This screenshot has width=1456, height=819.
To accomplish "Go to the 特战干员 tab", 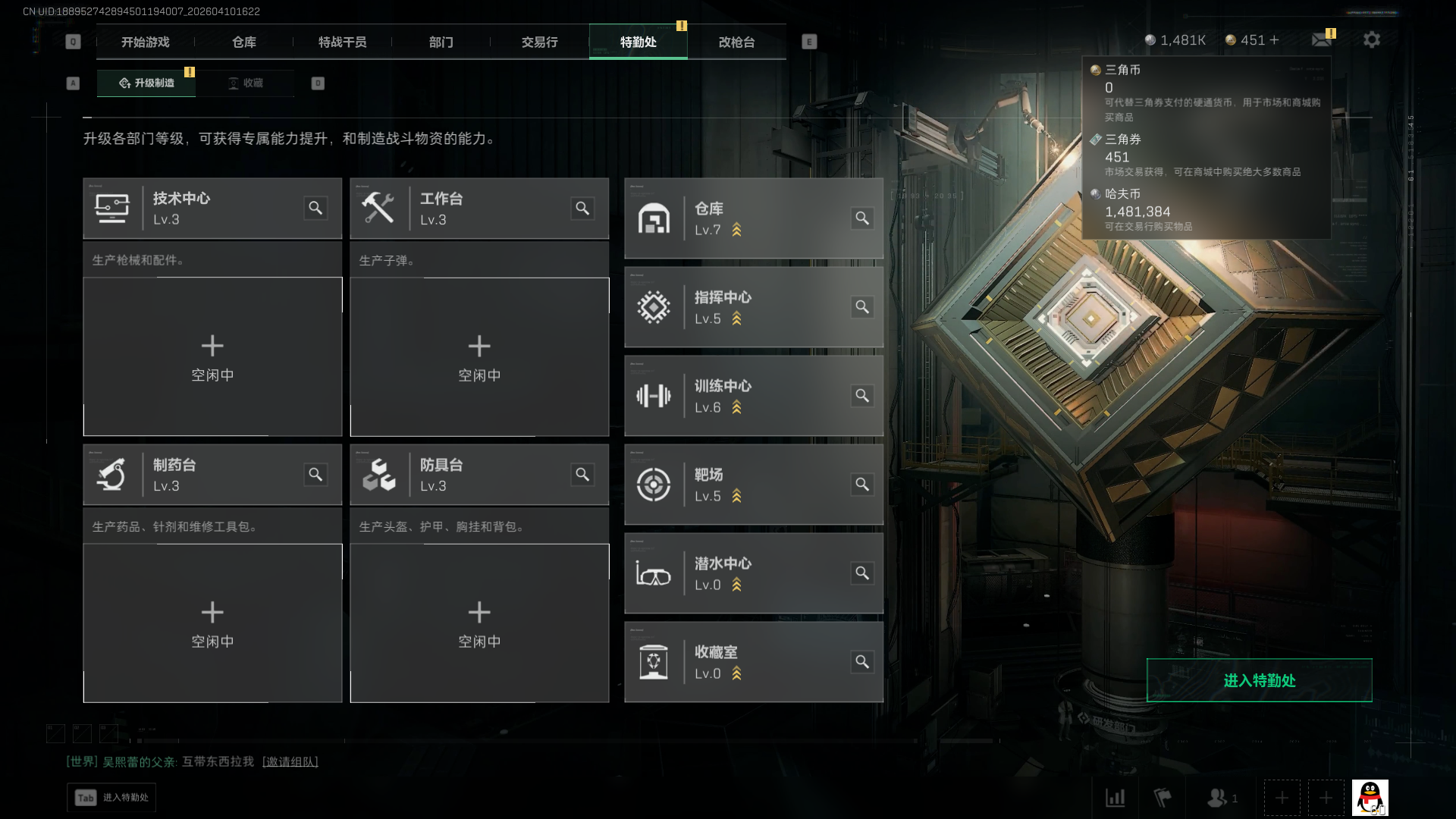I will [x=342, y=42].
